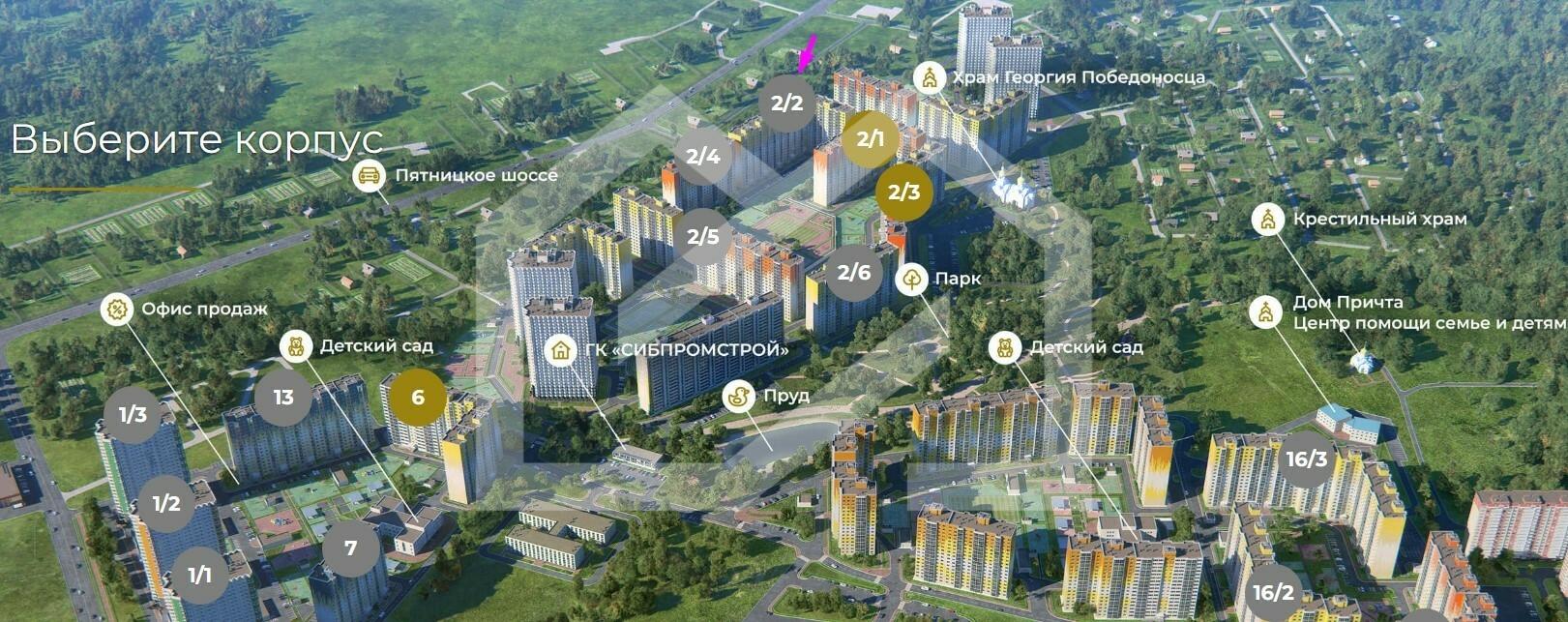Pick the gold 2/1 building marker

click(x=871, y=139)
